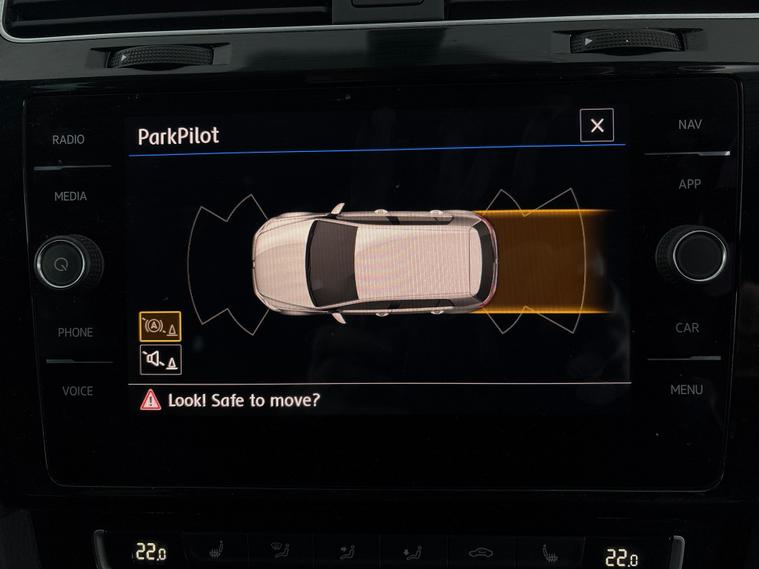The height and width of the screenshot is (569, 759).
Task: Open the main MENU
Action: tap(686, 389)
